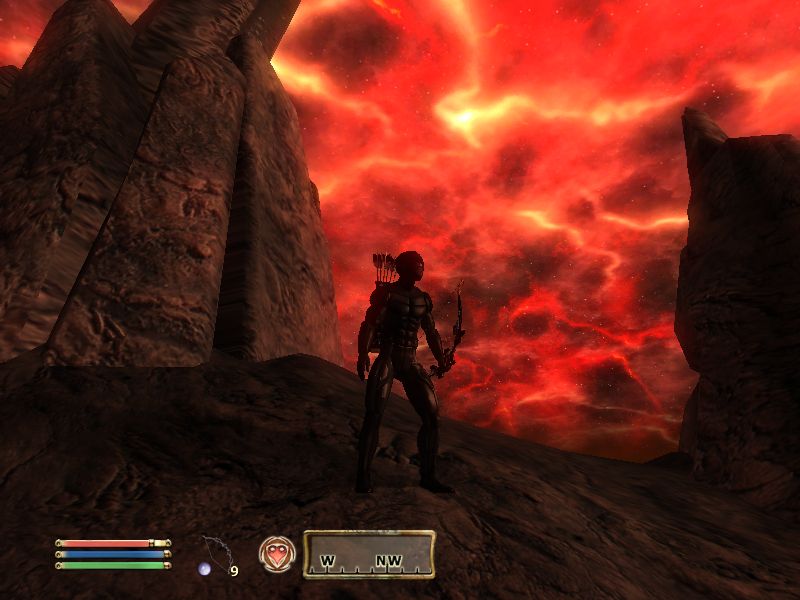Viewport: 800px width, 600px height.
Task: Click the equipped bow weapon icon
Action: click(x=215, y=553)
